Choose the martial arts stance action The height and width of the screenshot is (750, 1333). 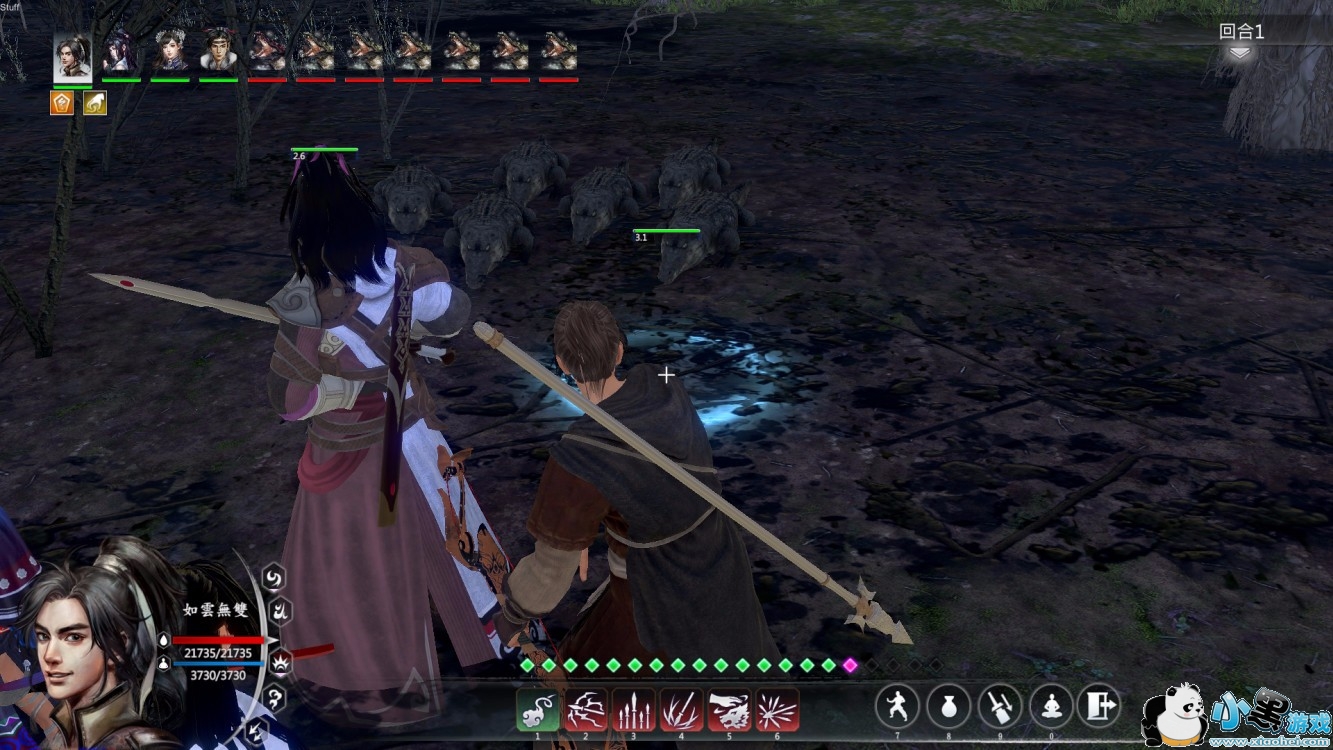pos(897,706)
